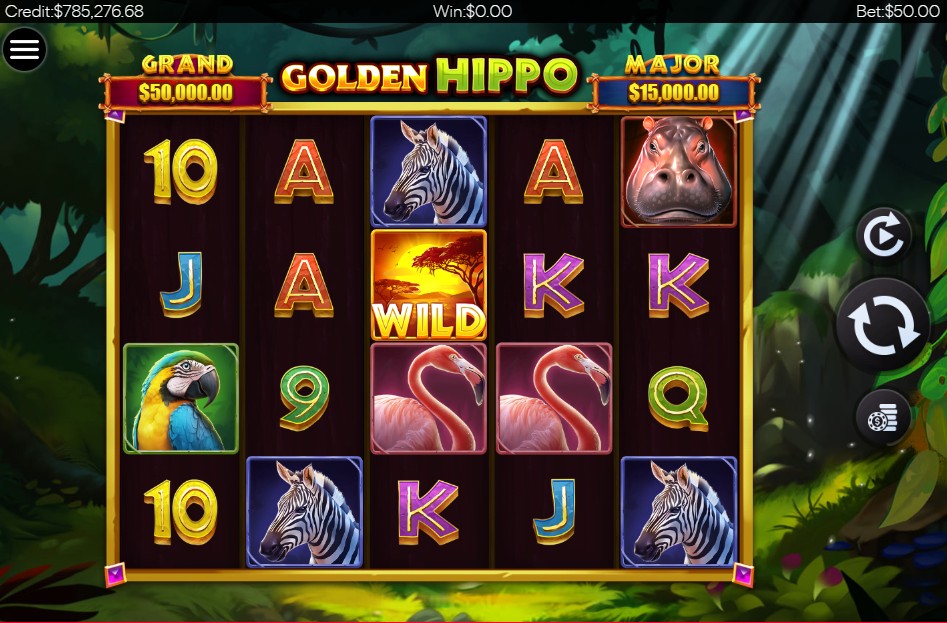Activate the autoplay button
947x623 pixels.
883,236
